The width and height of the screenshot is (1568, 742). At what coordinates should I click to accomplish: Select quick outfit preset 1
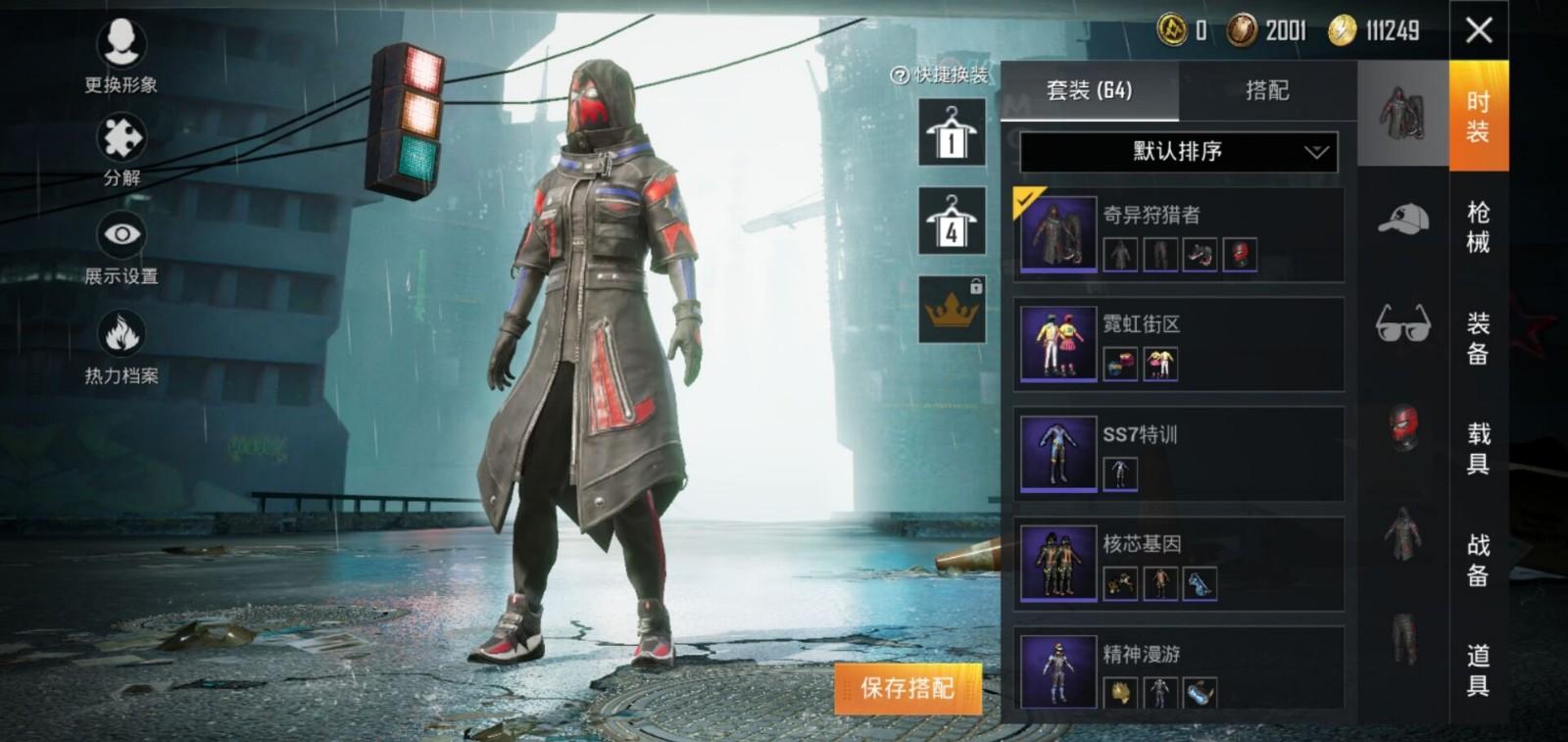click(951, 133)
